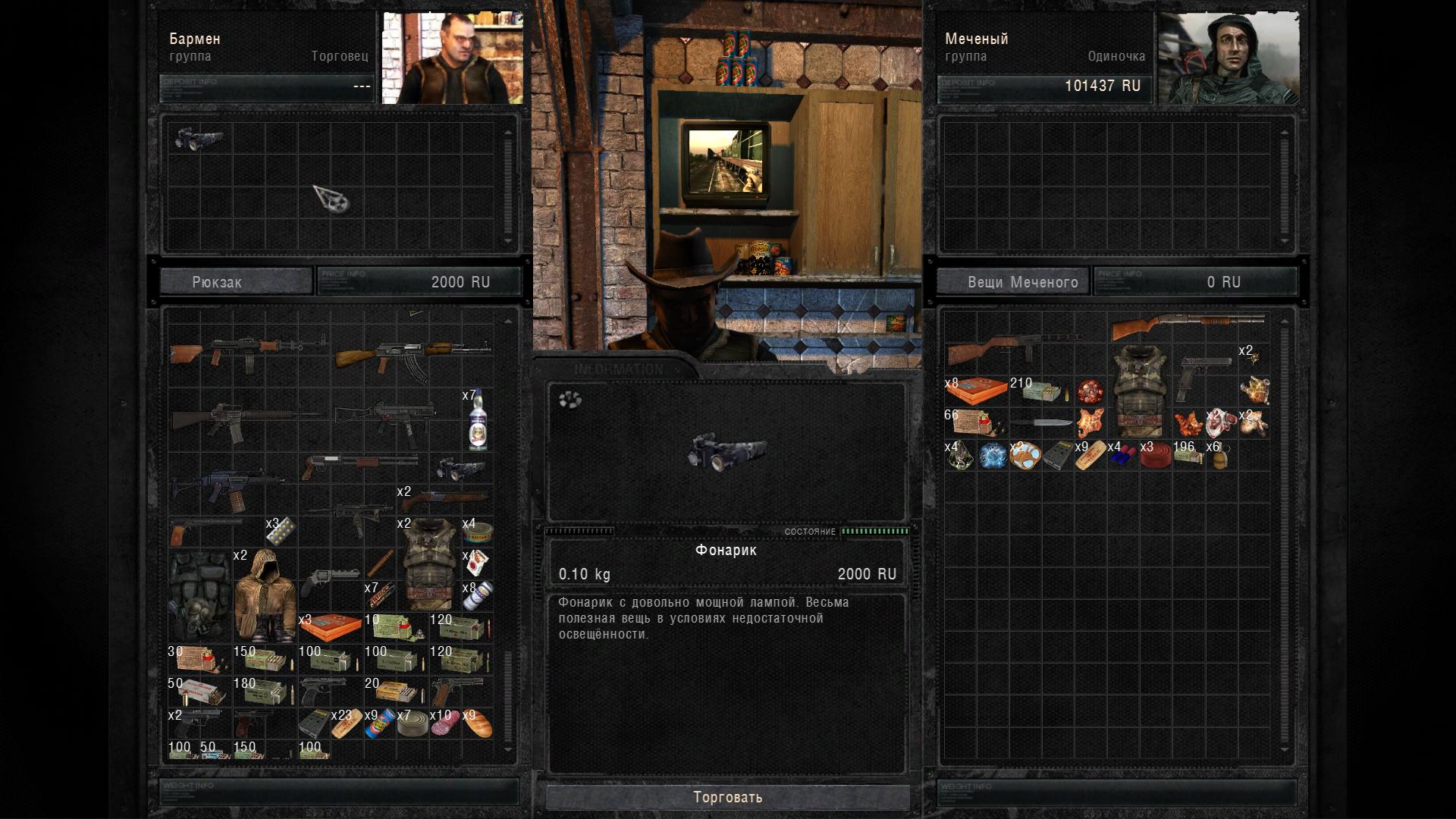This screenshot has height=819, width=1456.
Task: Select the knife in Меченый's inventory
Action: click(x=1041, y=422)
